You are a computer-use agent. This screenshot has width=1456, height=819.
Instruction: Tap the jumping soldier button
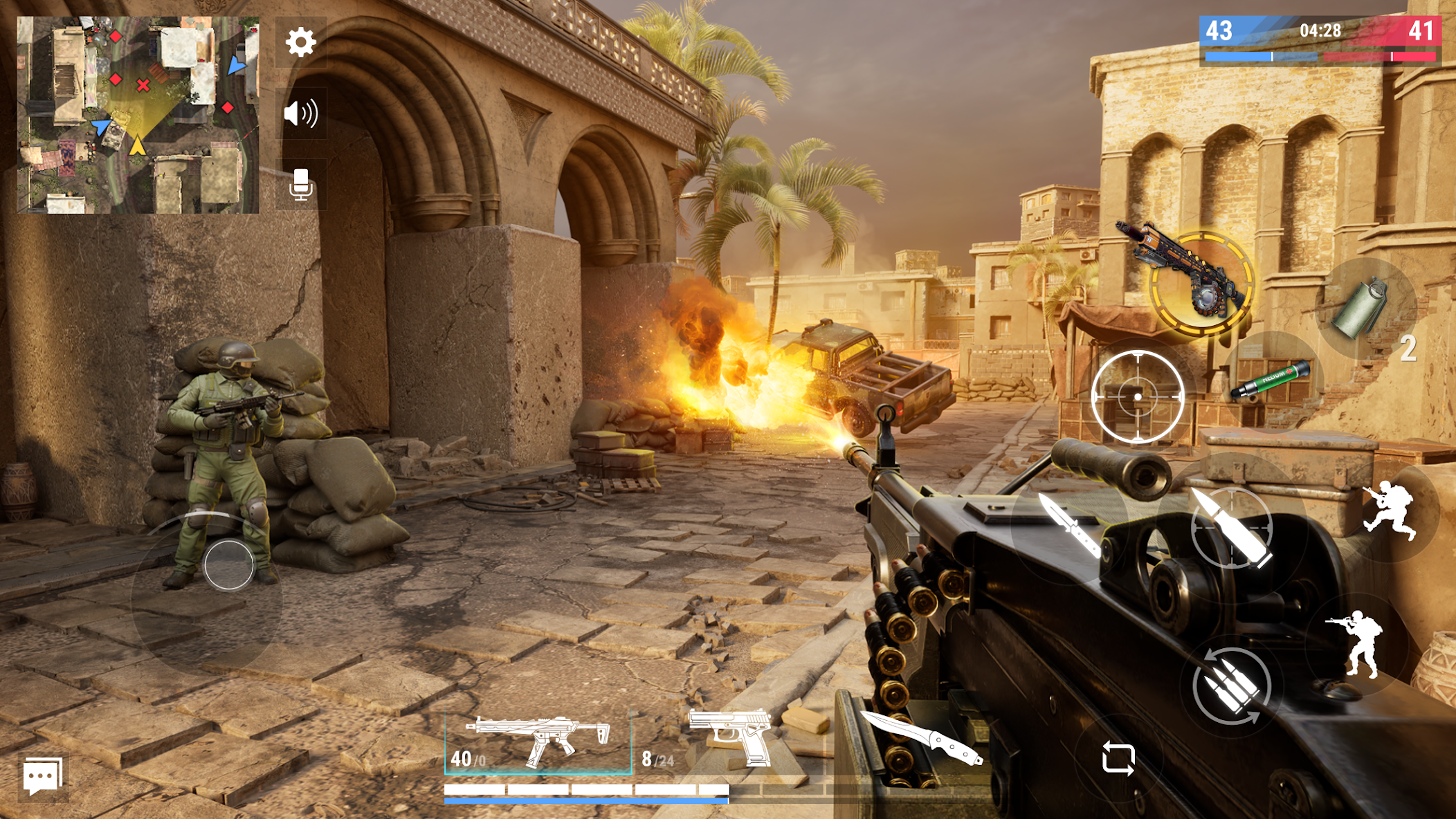coord(1390,510)
